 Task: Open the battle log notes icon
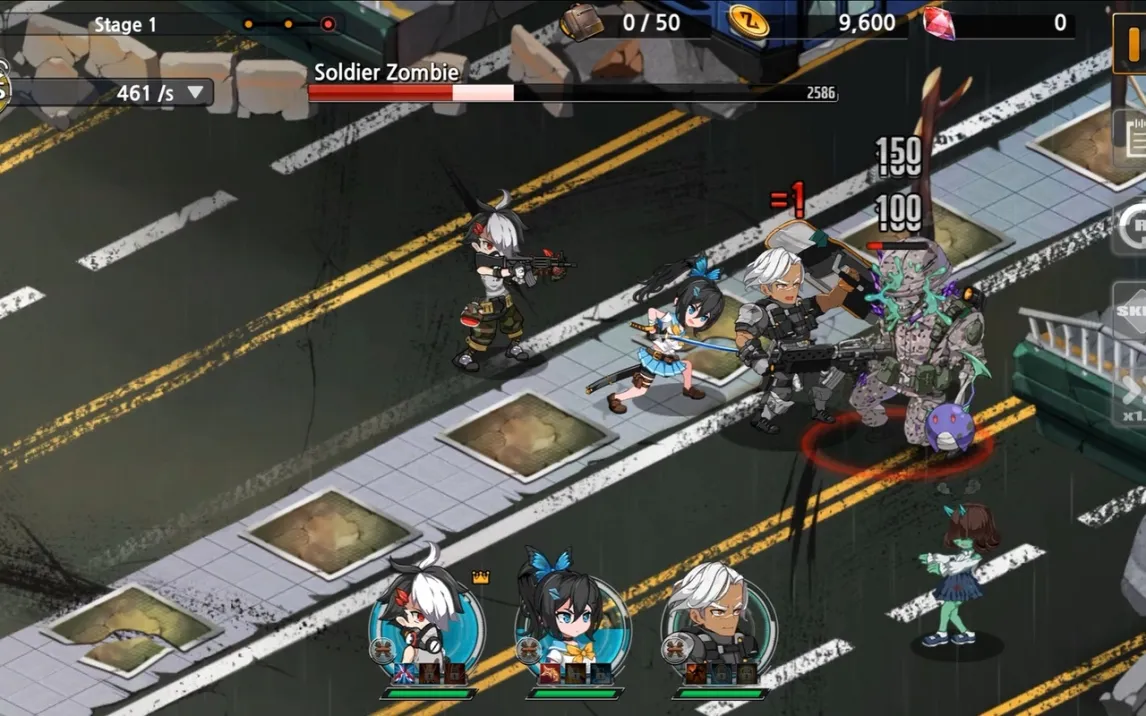click(x=1133, y=137)
